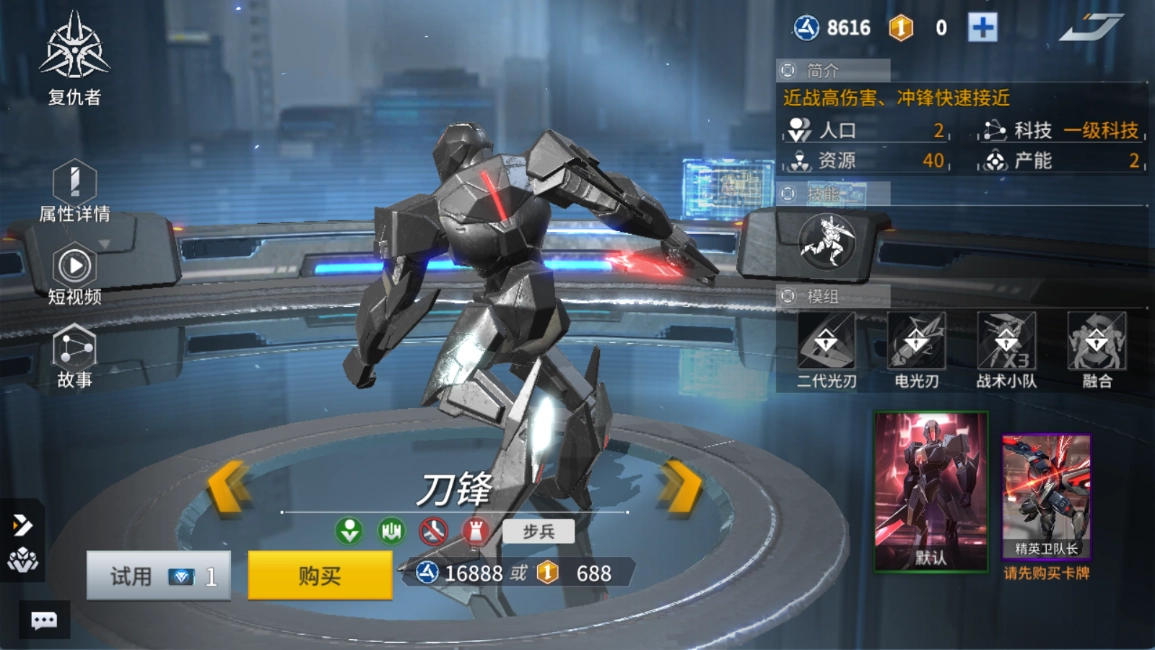Image resolution: width=1155 pixels, height=650 pixels.
Task: Select the 二代光刃 module
Action: coord(826,350)
